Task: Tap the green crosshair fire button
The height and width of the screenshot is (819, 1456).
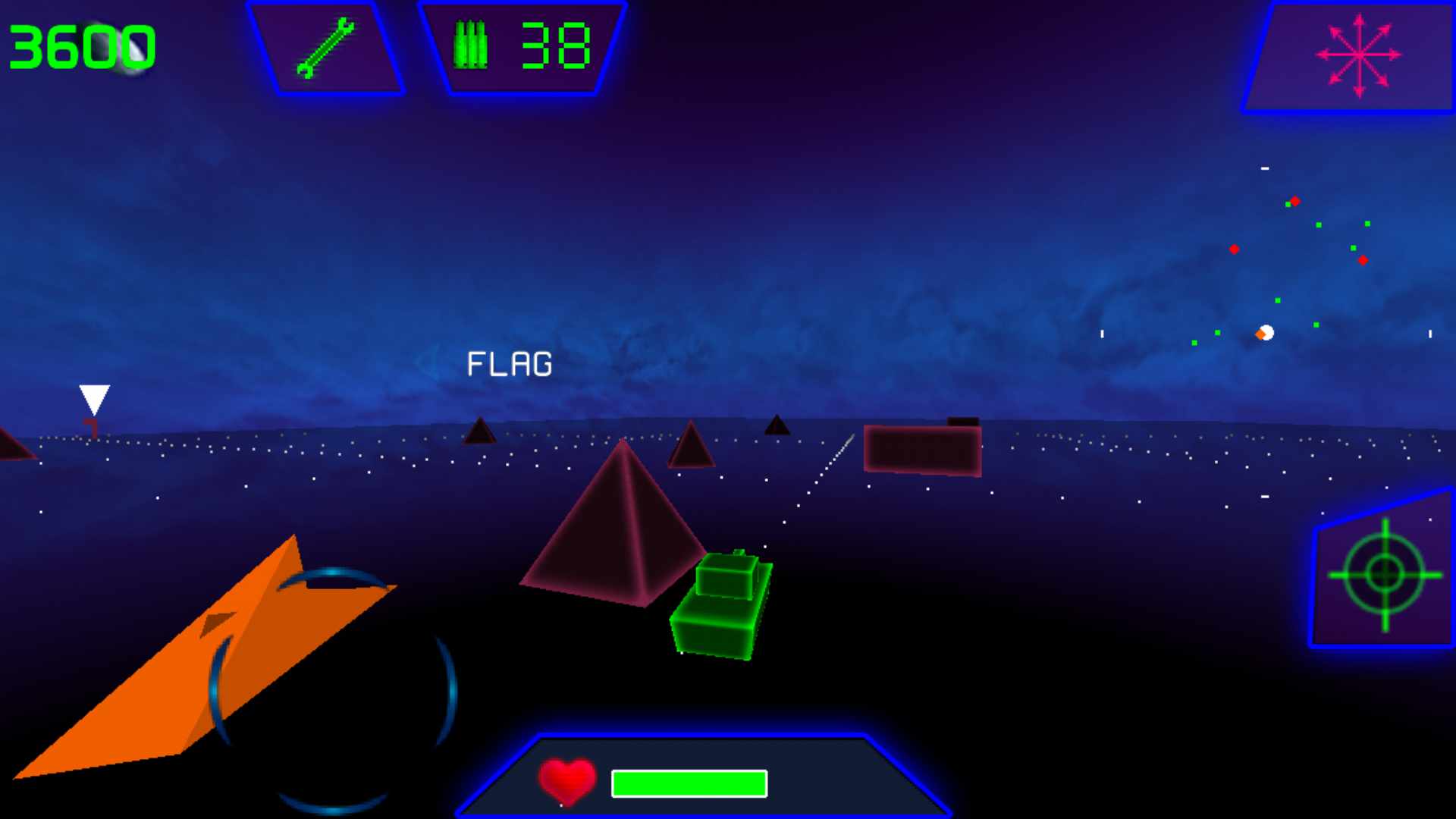Action: [1385, 574]
